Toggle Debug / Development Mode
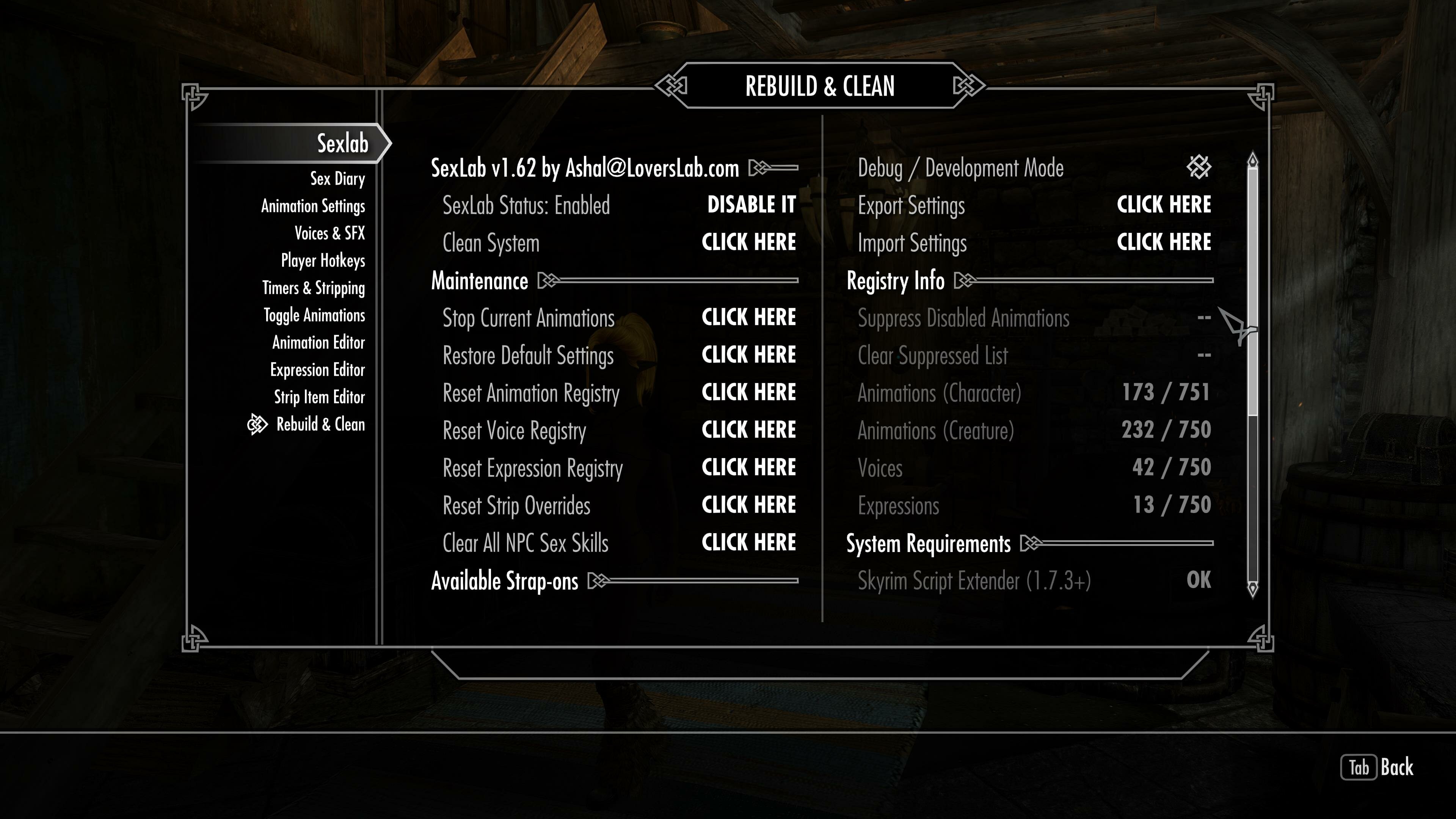The height and width of the screenshot is (819, 1456). pos(1198,167)
